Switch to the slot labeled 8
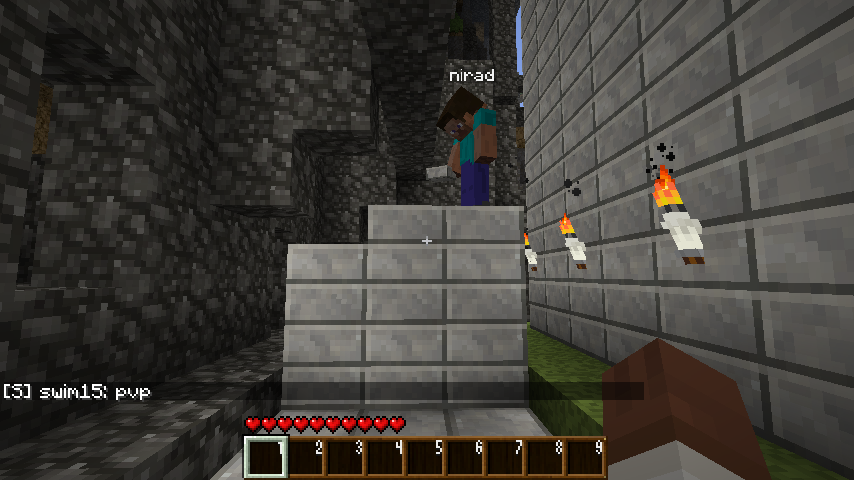The height and width of the screenshot is (480, 854). point(546,458)
